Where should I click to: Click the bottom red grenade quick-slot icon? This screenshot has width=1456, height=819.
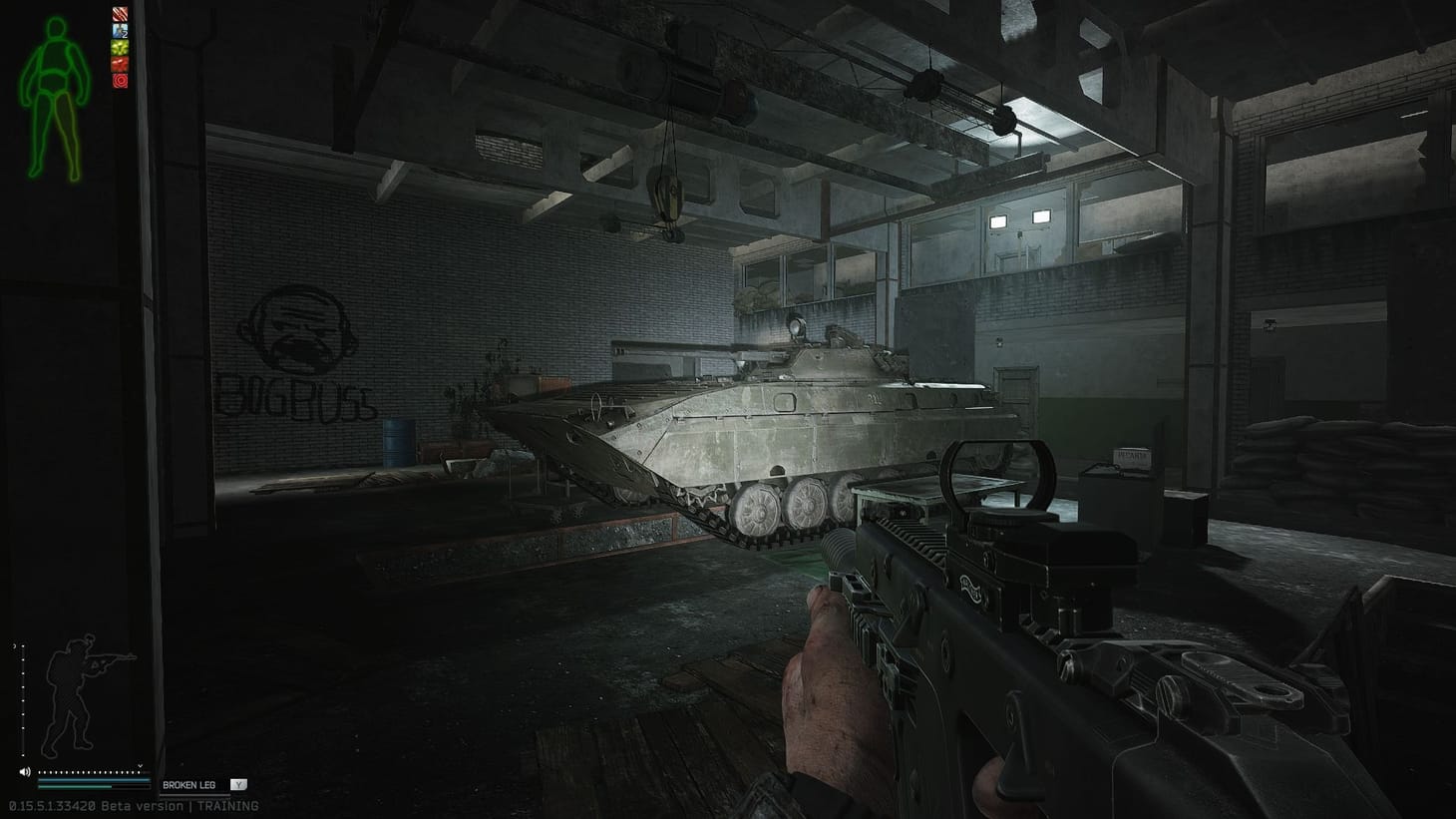pos(119,80)
